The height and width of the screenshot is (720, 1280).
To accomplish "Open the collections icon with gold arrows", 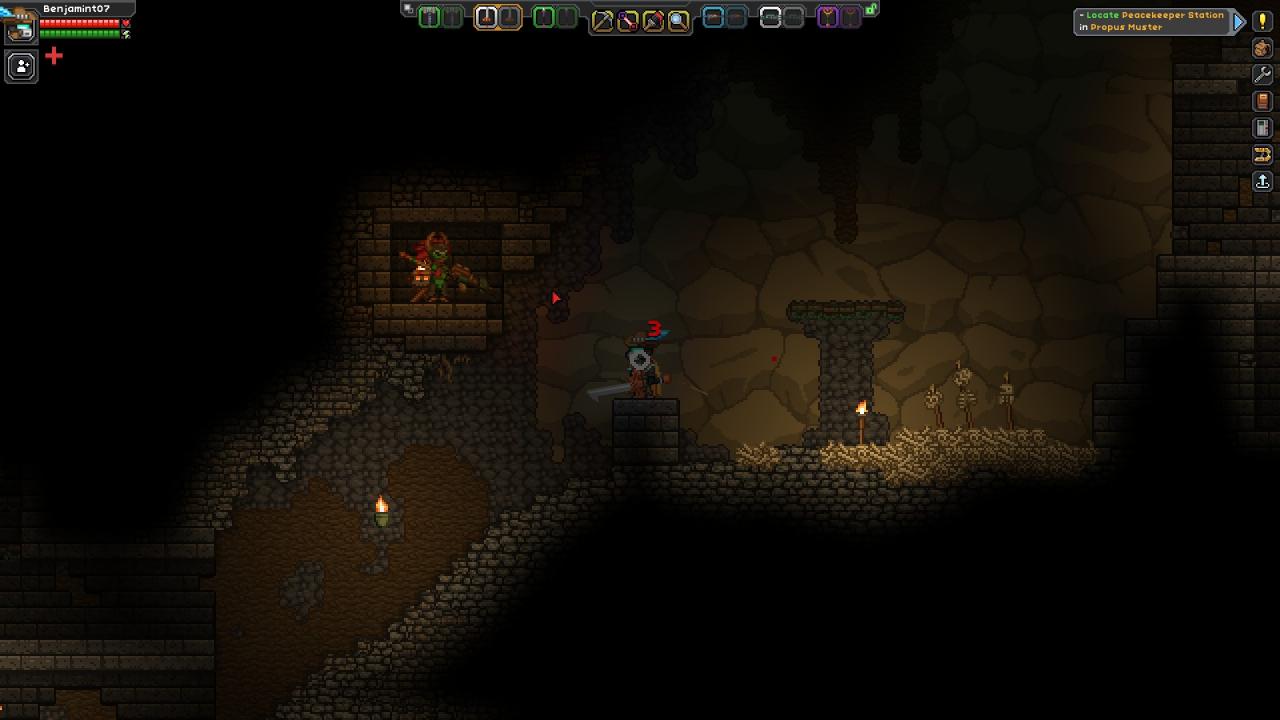I will 1262,155.
